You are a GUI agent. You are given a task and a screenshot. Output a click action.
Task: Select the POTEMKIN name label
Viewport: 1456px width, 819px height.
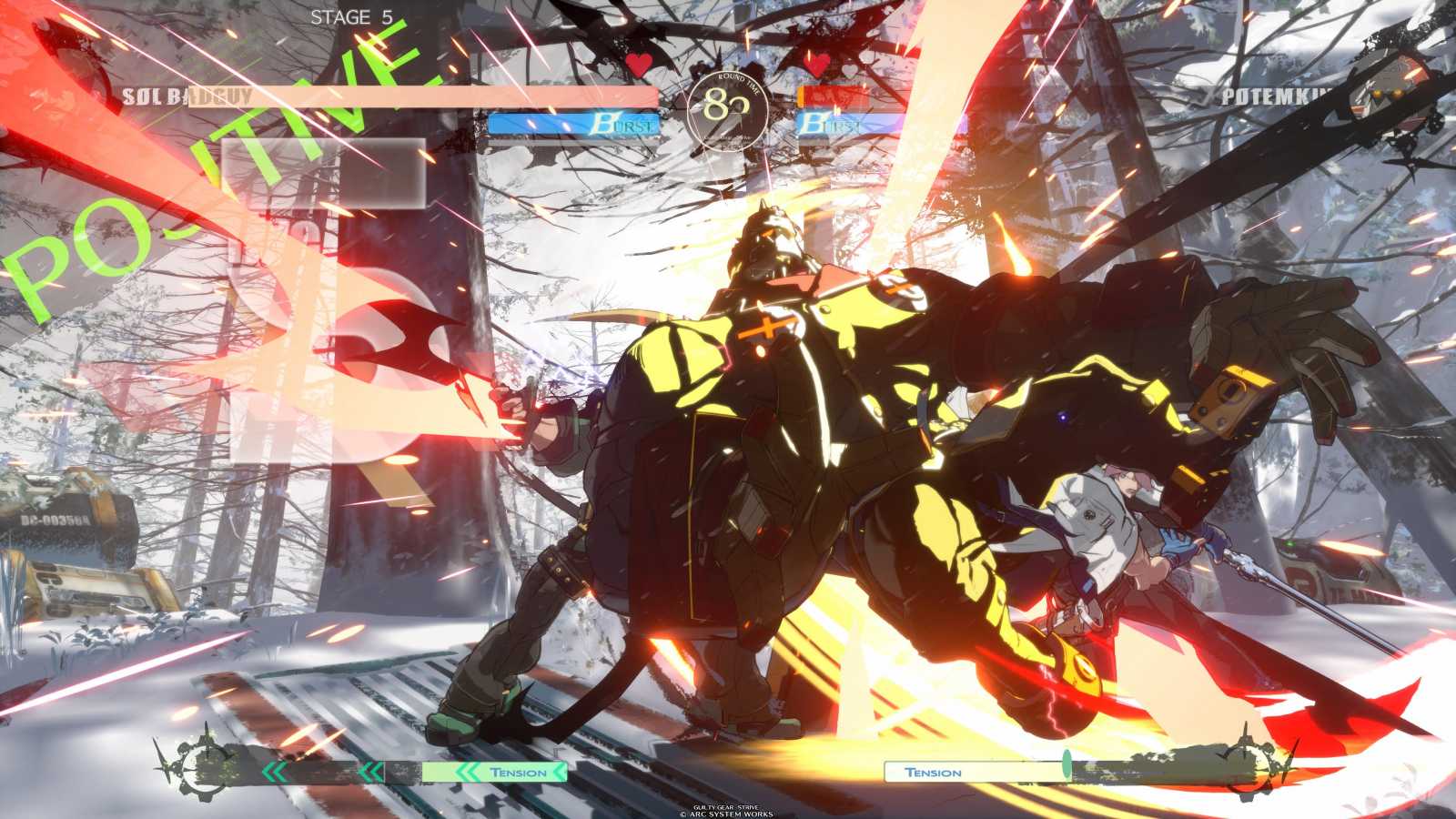click(1274, 91)
